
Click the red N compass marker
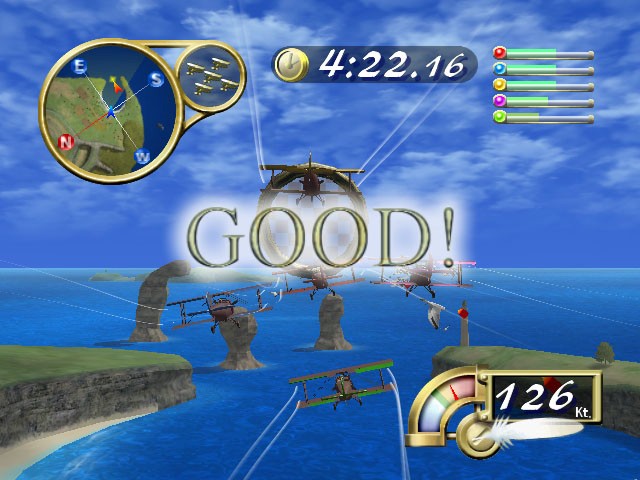pyautogui.click(x=67, y=141)
